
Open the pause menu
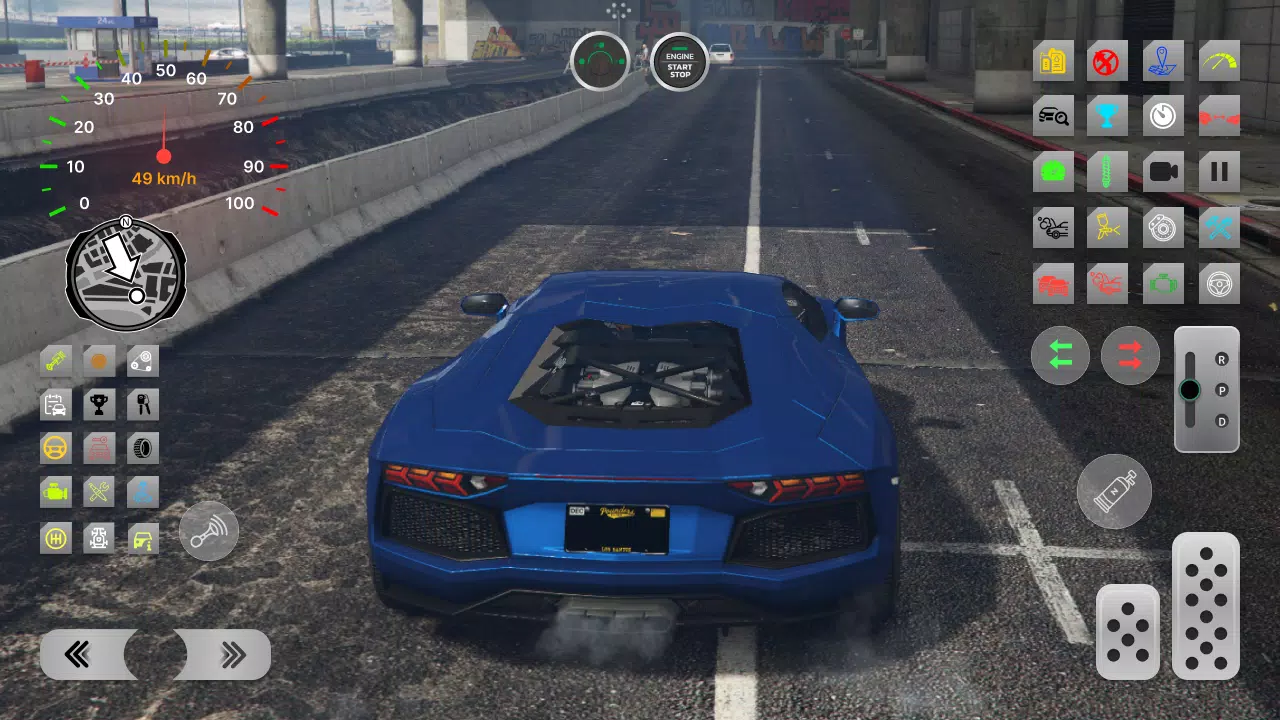coord(1218,170)
